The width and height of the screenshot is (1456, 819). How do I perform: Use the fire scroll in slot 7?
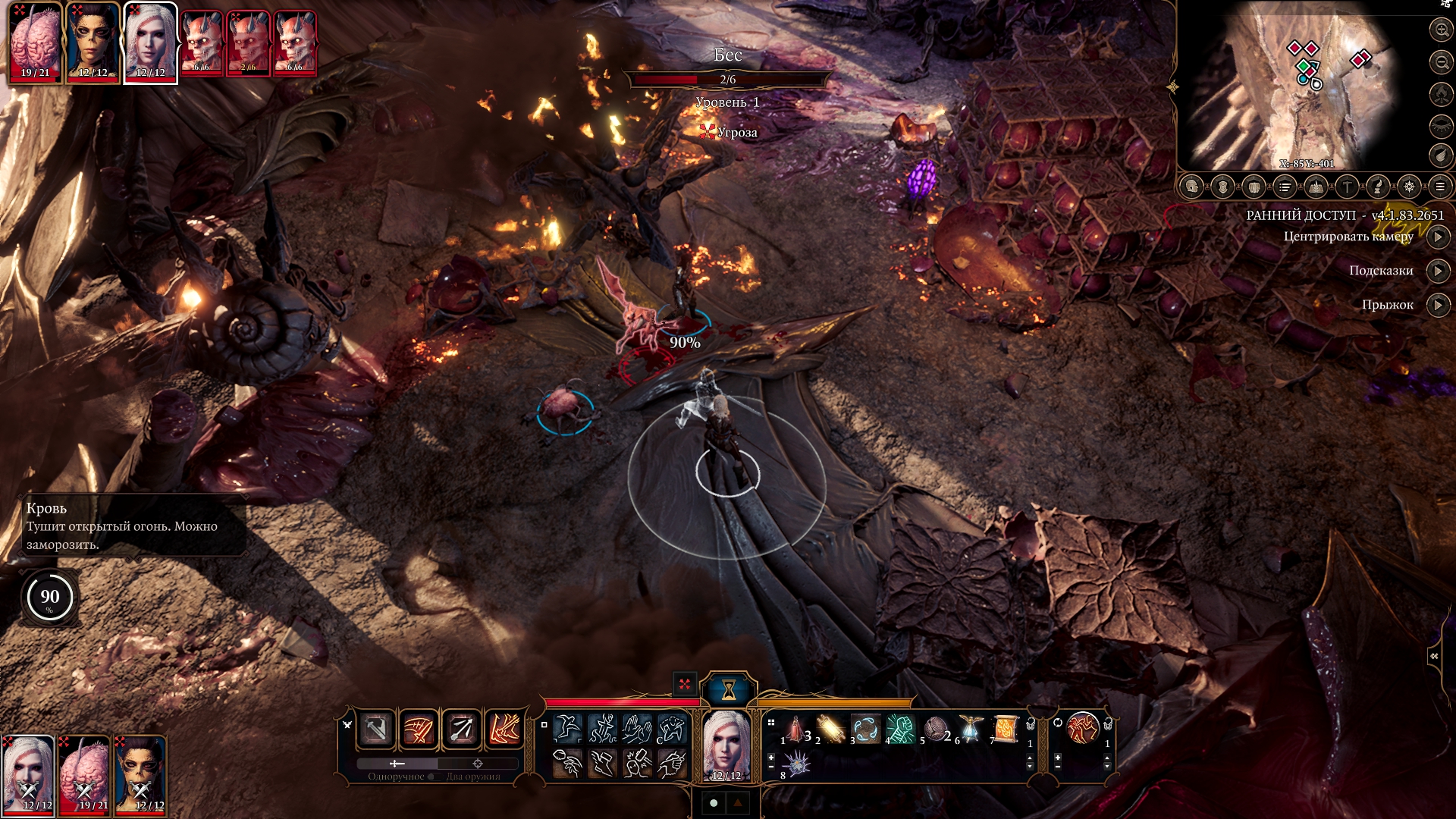(x=1006, y=730)
